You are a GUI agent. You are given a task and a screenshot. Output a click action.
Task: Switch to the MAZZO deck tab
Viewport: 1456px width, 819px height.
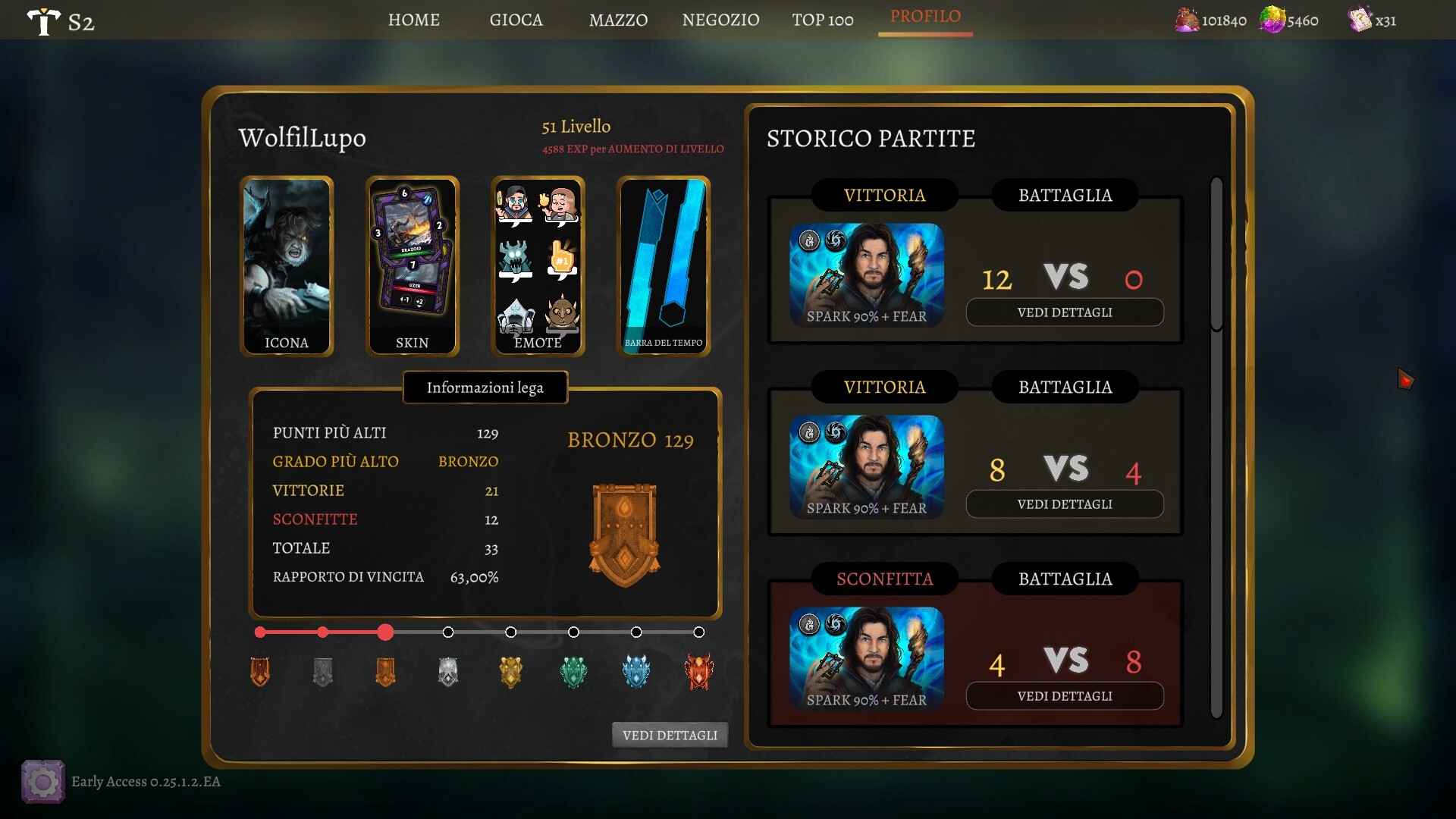(618, 20)
